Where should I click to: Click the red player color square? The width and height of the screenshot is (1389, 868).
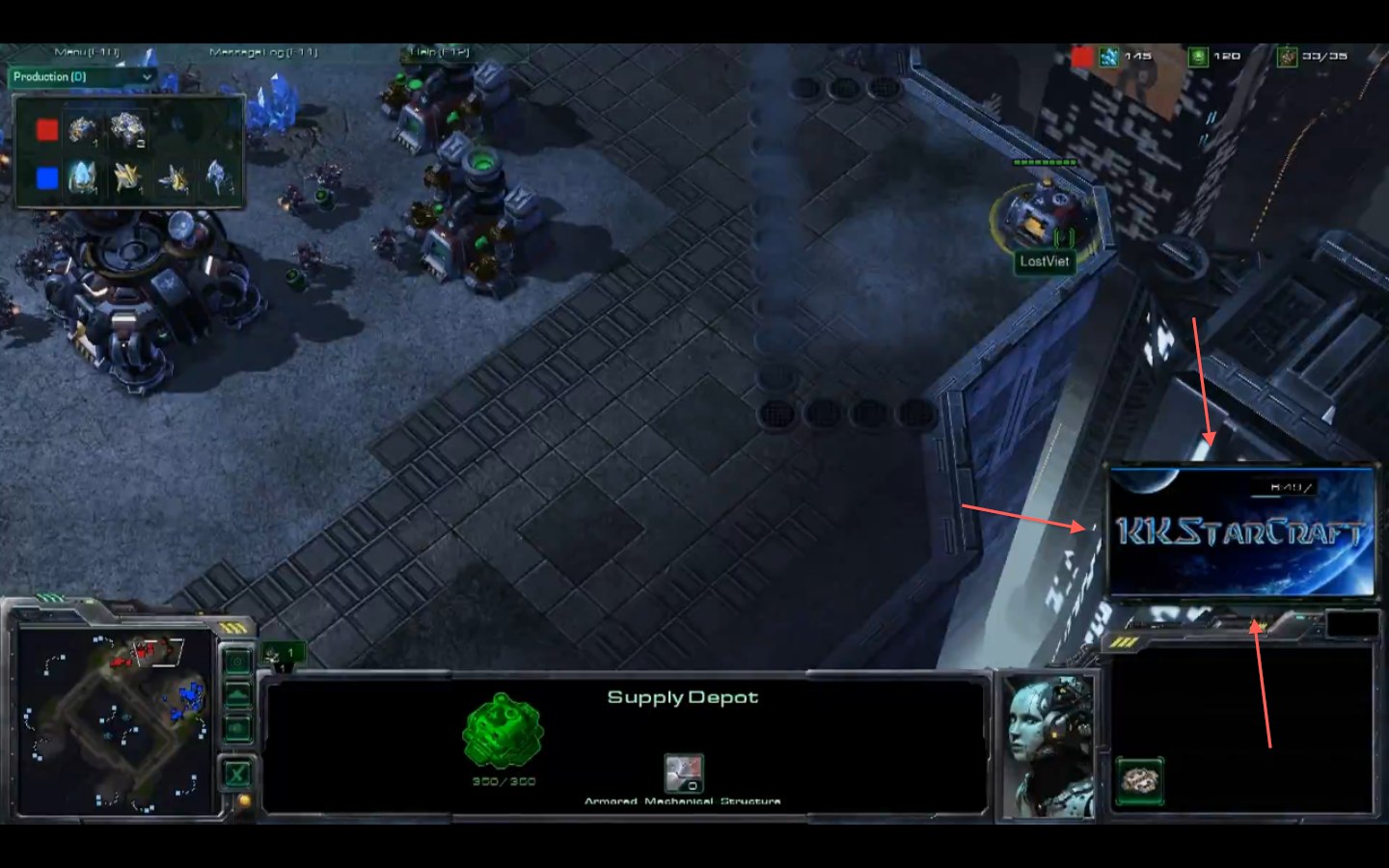pyautogui.click(x=46, y=130)
